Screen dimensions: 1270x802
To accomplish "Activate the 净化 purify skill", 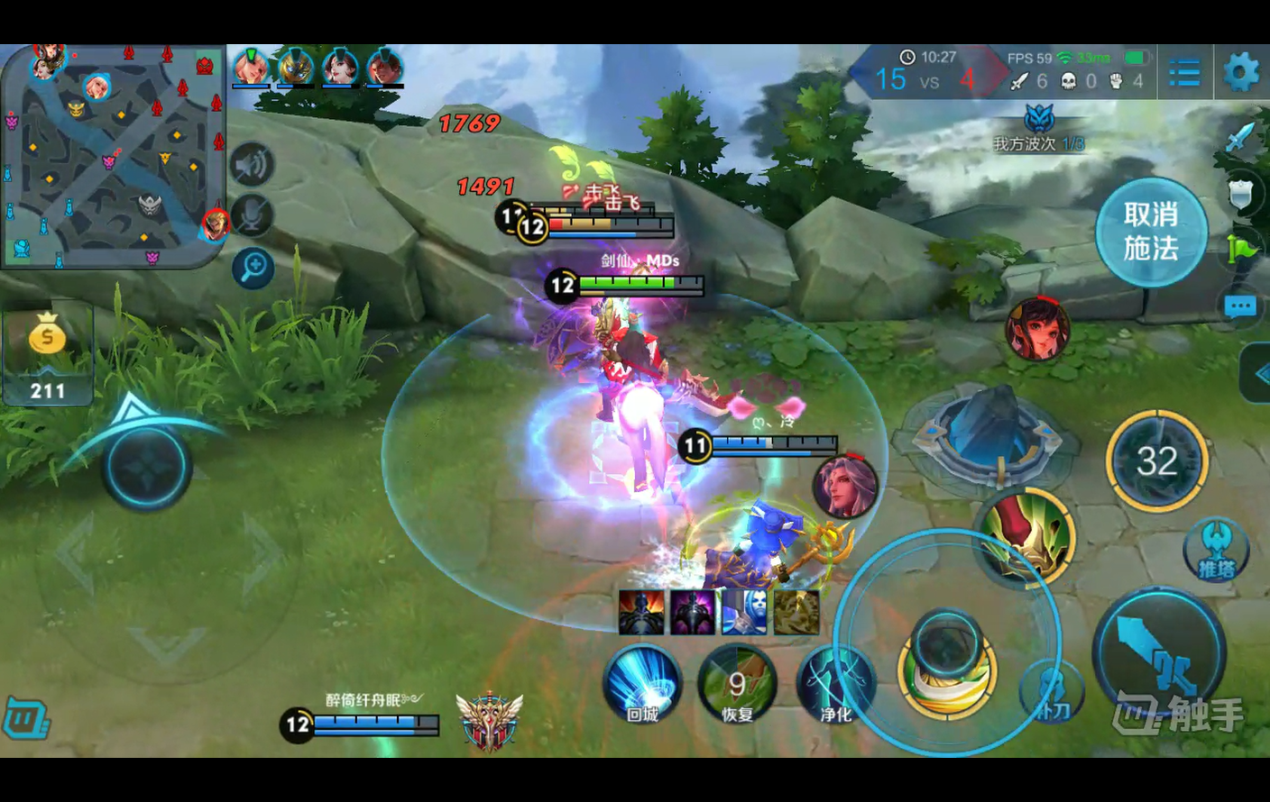I will (836, 685).
